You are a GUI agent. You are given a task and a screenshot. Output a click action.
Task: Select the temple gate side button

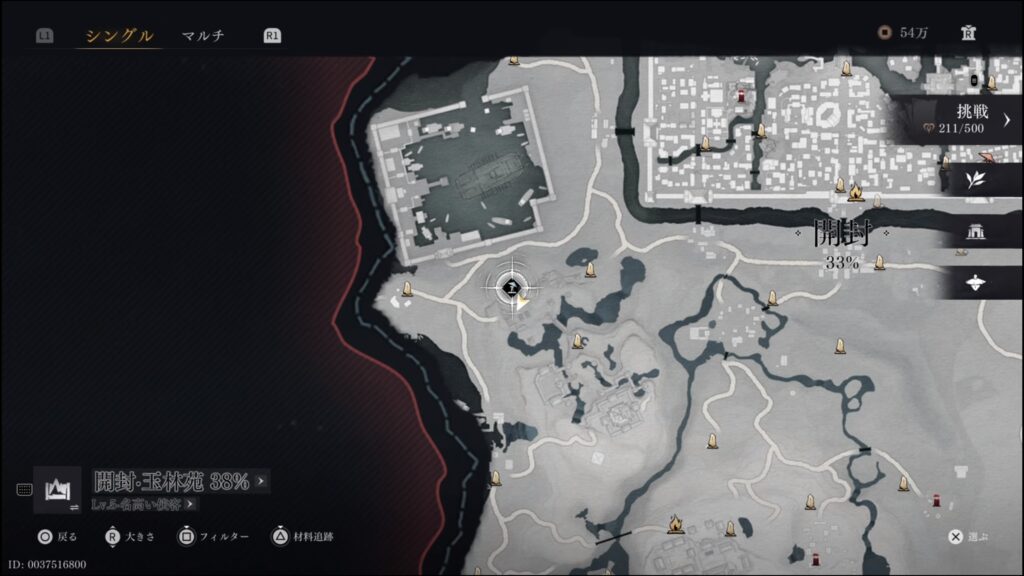pyautogui.click(x=975, y=231)
